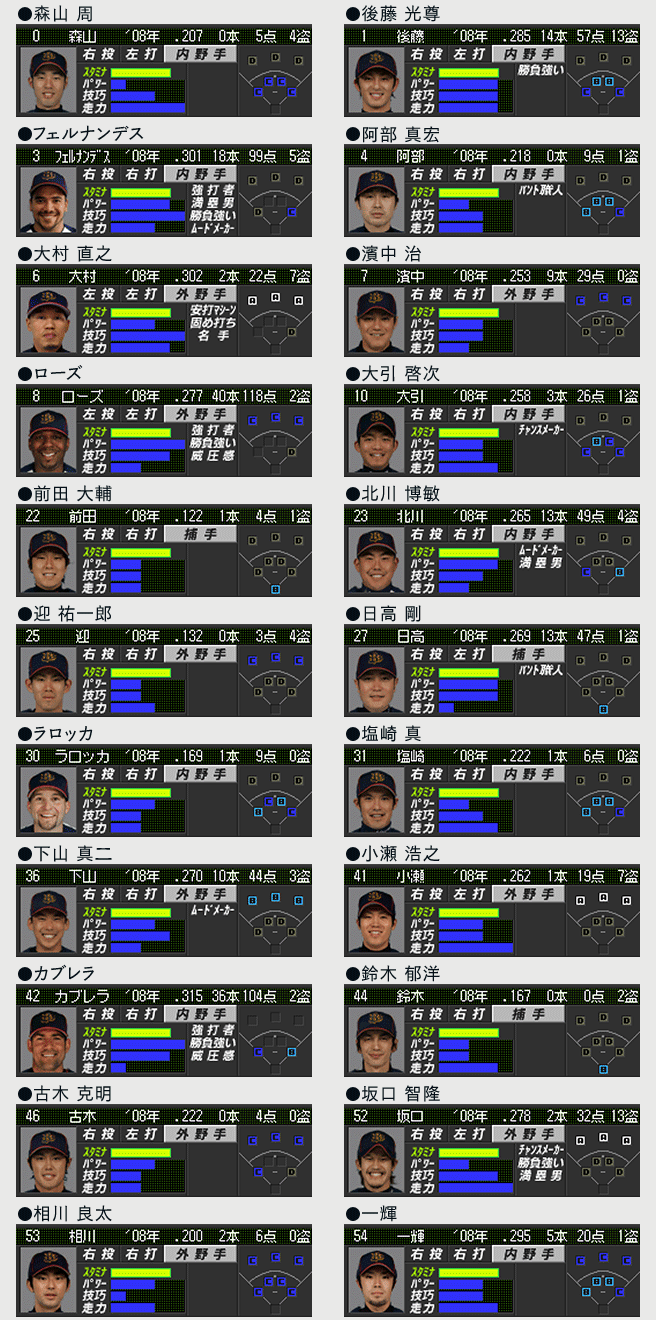Select 大引's number 10 player card
Image resolution: width=656 pixels, height=1320 pixels.
pyautogui.click(x=492, y=431)
